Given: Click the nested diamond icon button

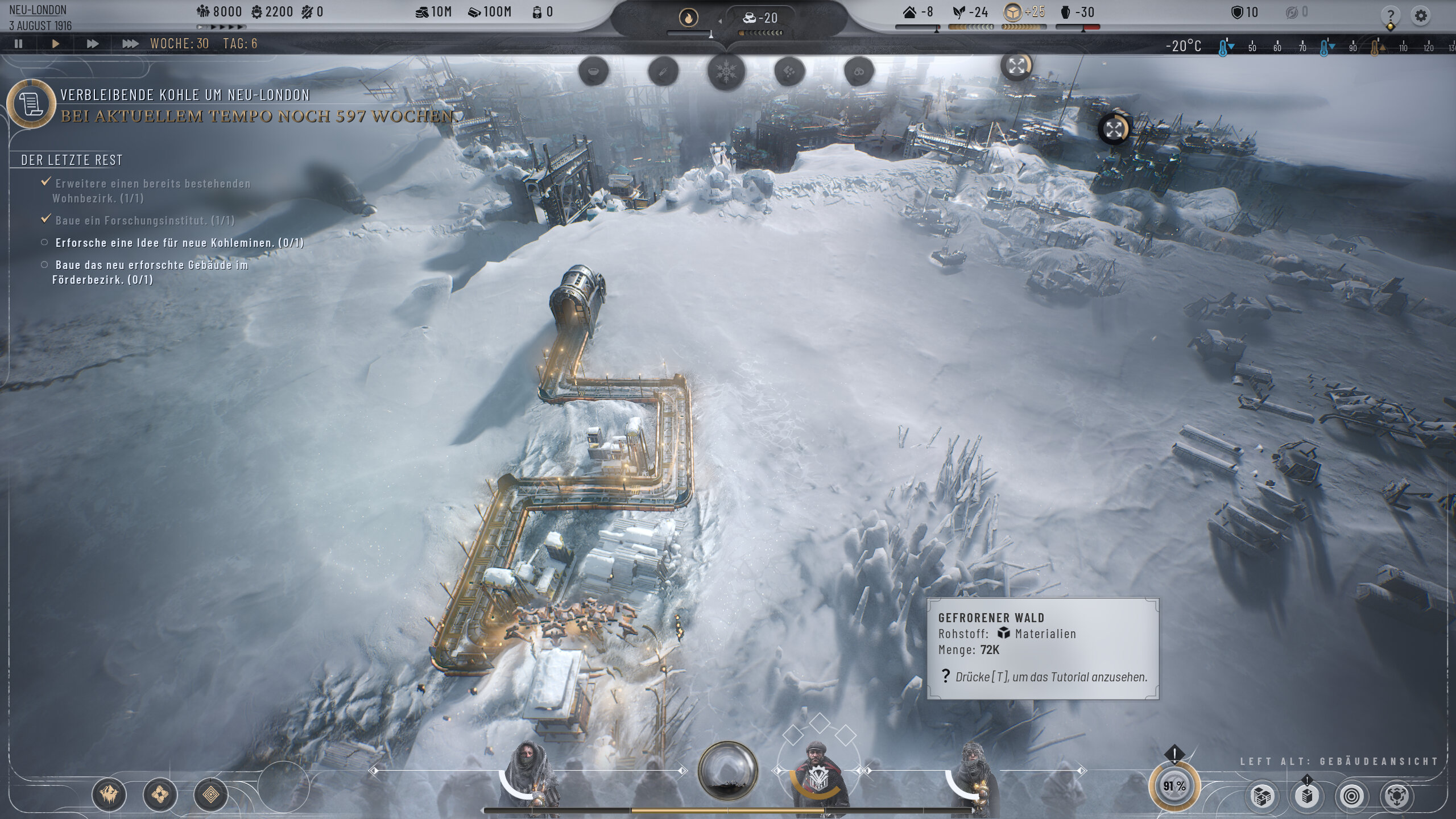Looking at the screenshot, I should (x=210, y=795).
